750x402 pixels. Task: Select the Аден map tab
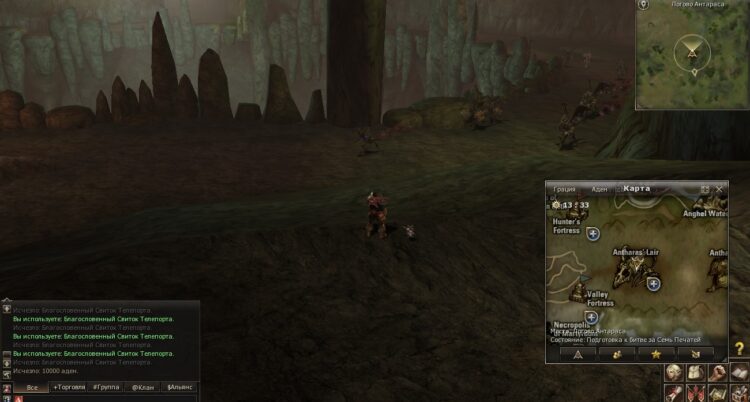pyautogui.click(x=599, y=188)
